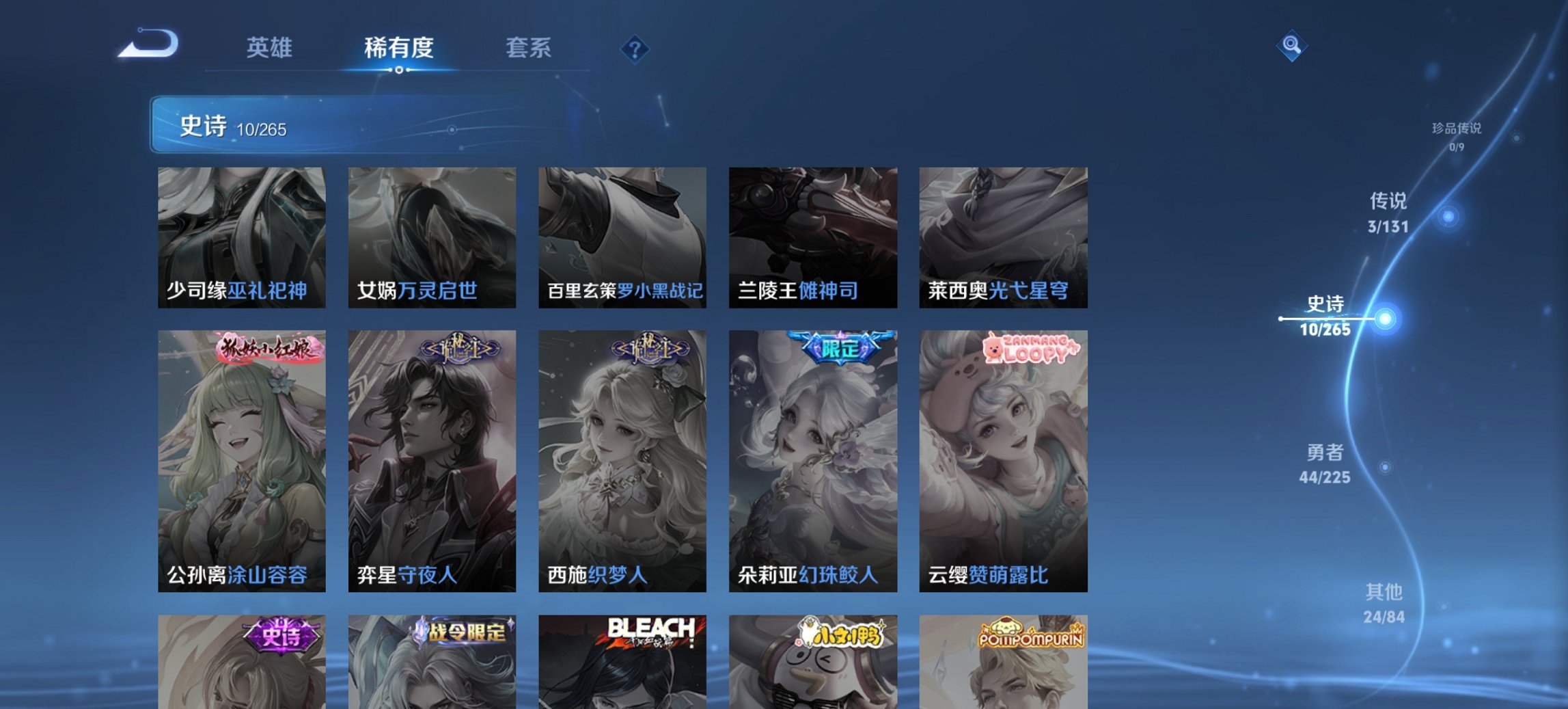
Task: Switch to the 英雄 tab
Action: point(271,48)
